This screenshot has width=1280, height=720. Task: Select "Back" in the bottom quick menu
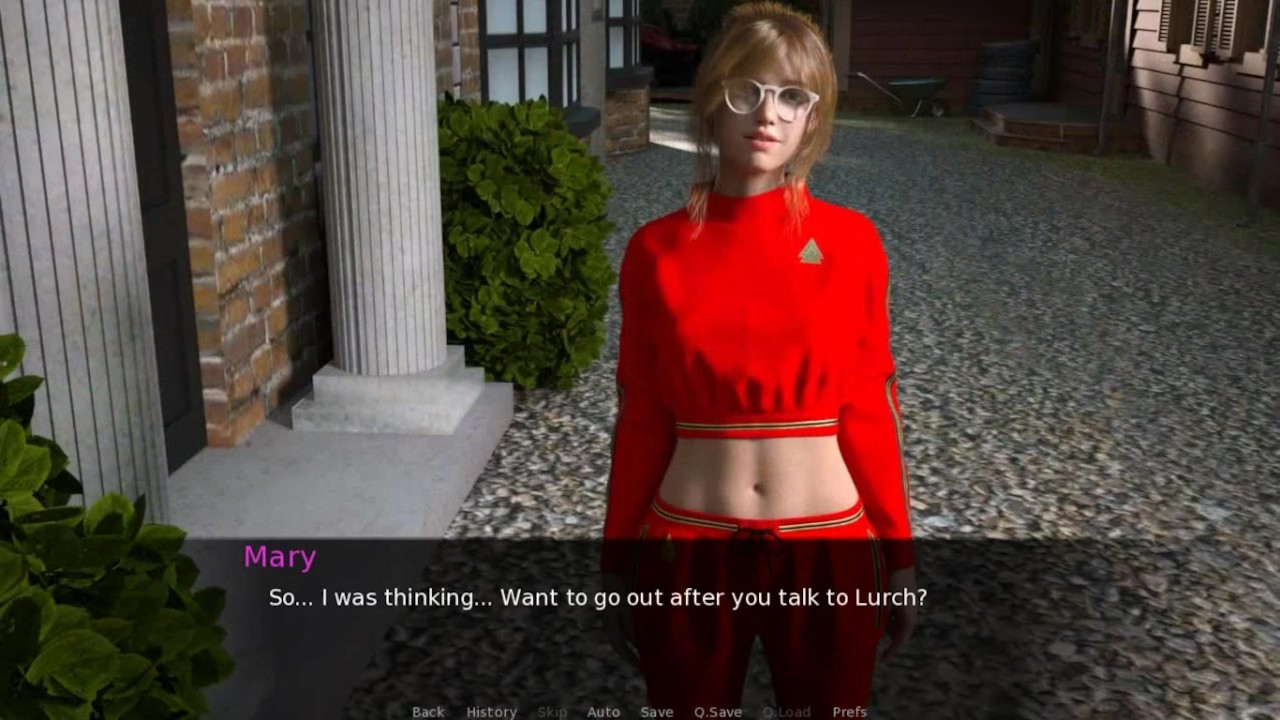[x=427, y=711]
